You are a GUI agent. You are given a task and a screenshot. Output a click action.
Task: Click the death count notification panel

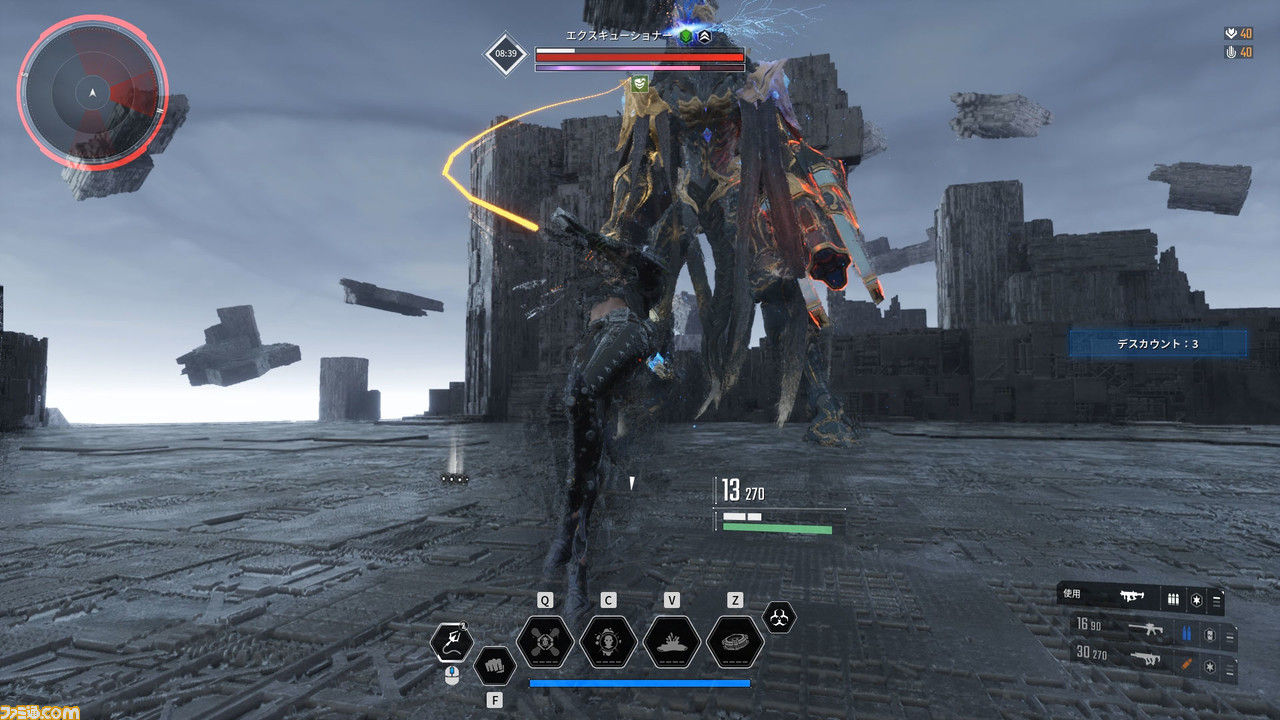[1157, 344]
